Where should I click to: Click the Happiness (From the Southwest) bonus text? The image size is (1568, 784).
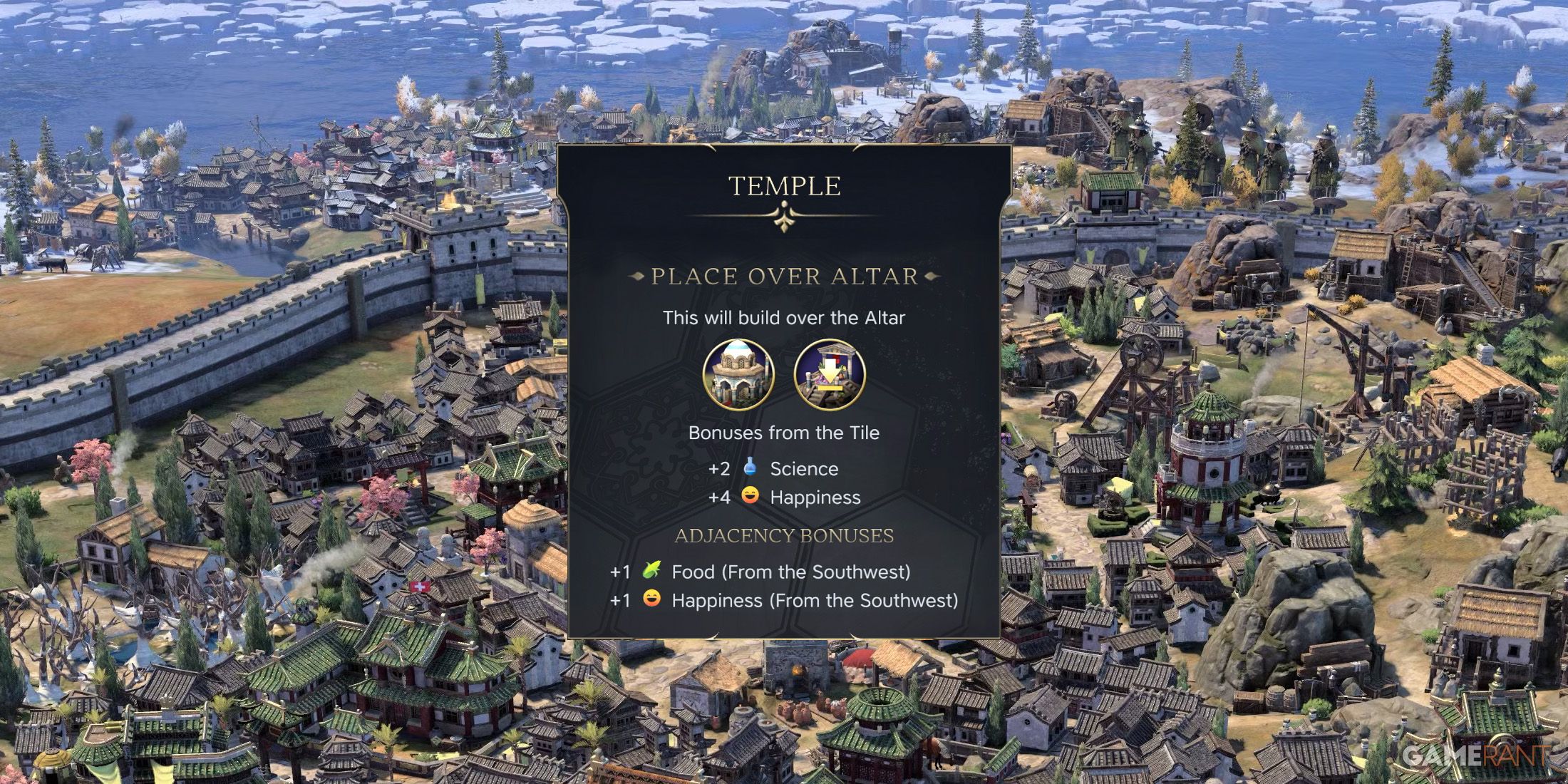pos(815,601)
